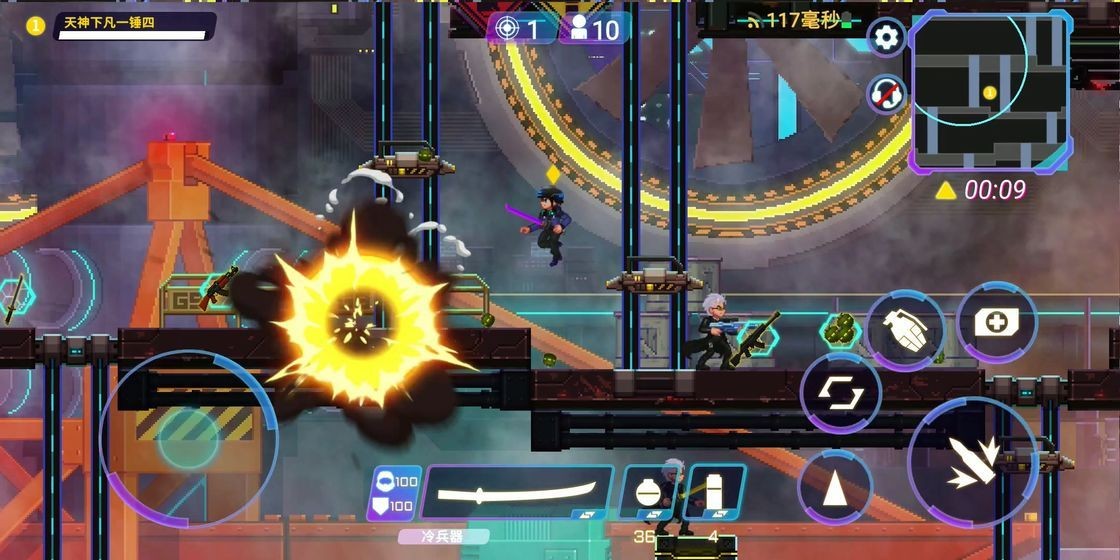Open the gear settings menu
1120x560 pixels.
[x=885, y=38]
